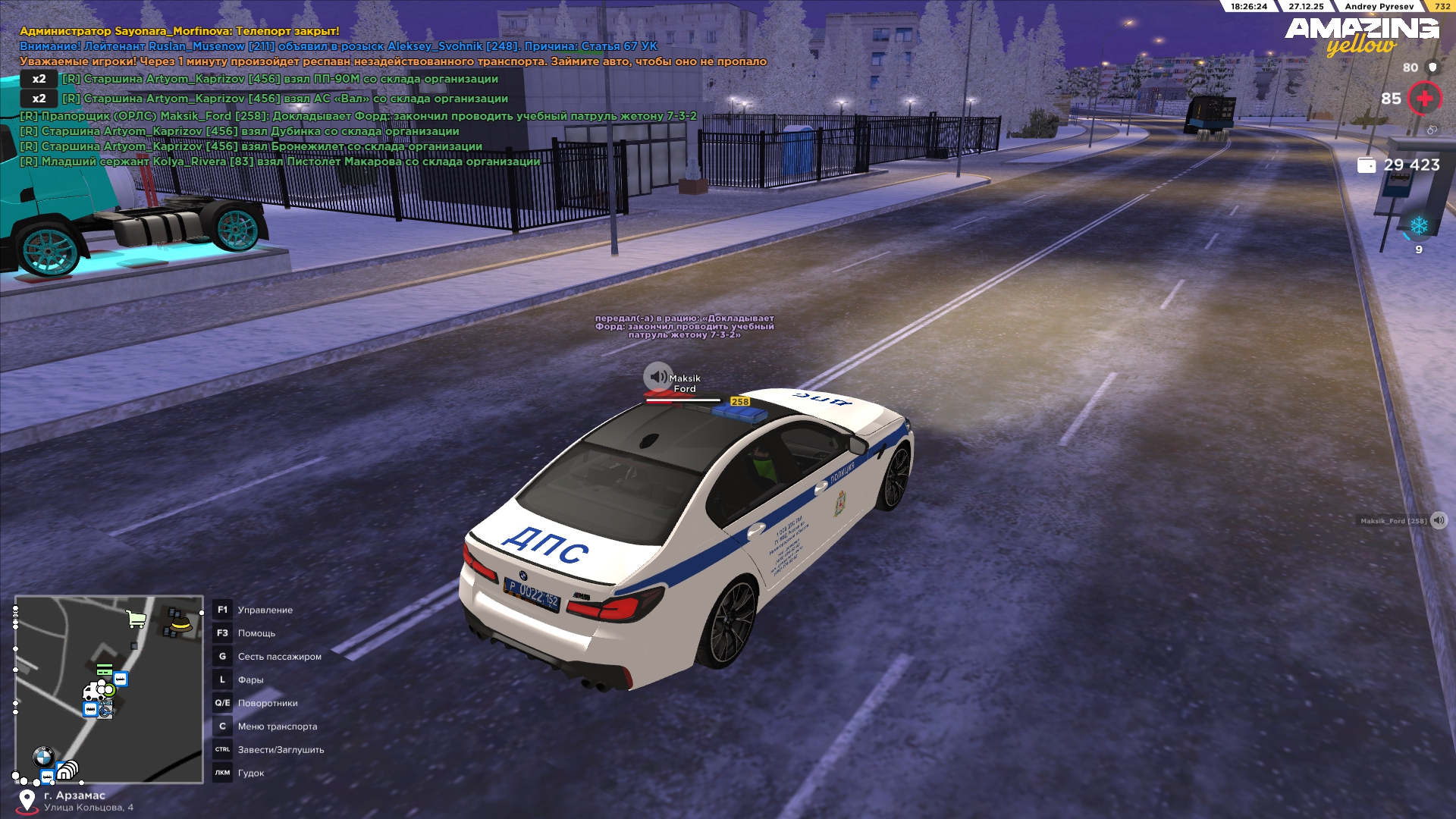
Task: Click the x2 badge beside the ПП-90М chat line
Action: click(39, 79)
